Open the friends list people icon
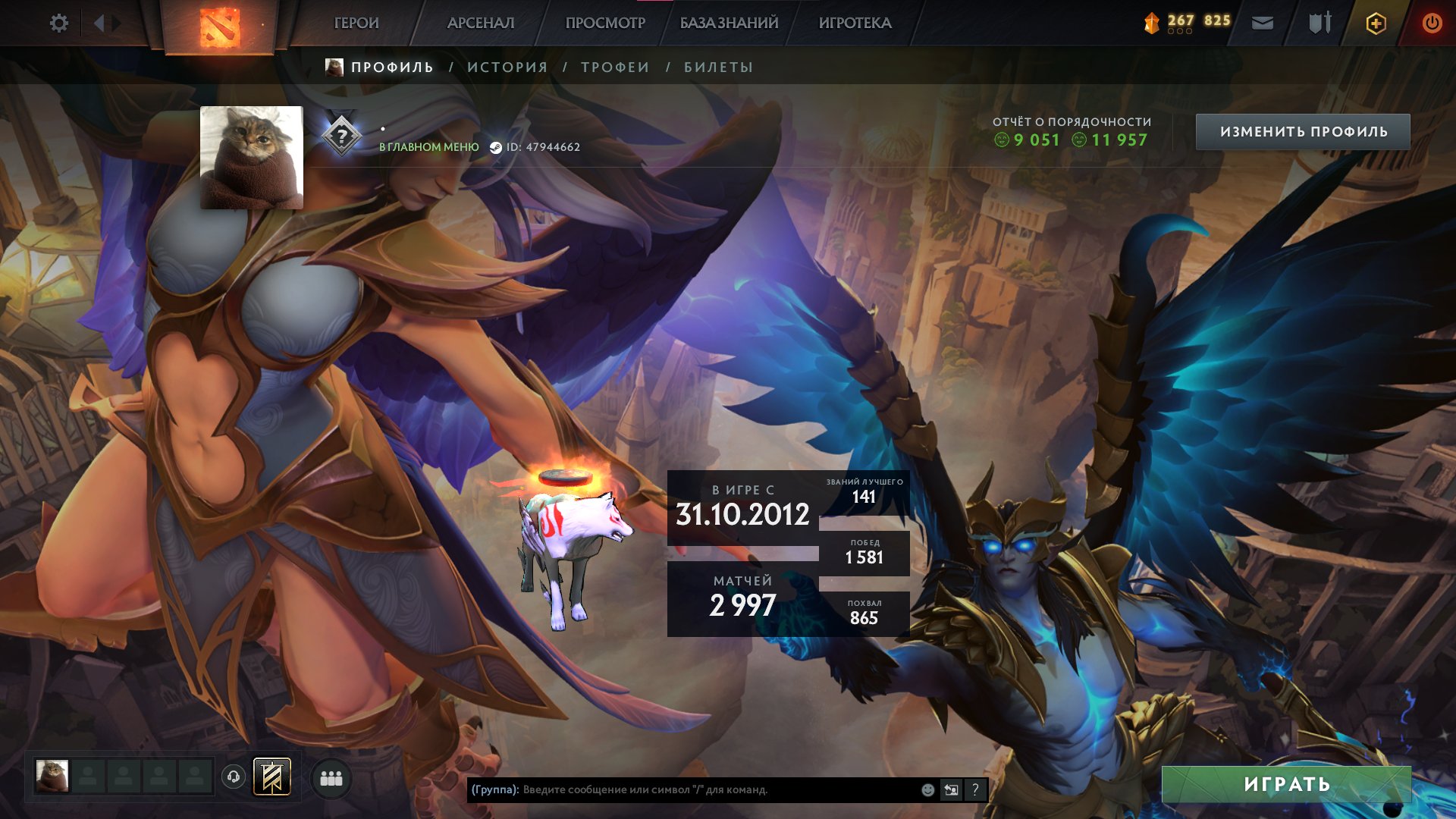The image size is (1456, 819). coord(331,778)
